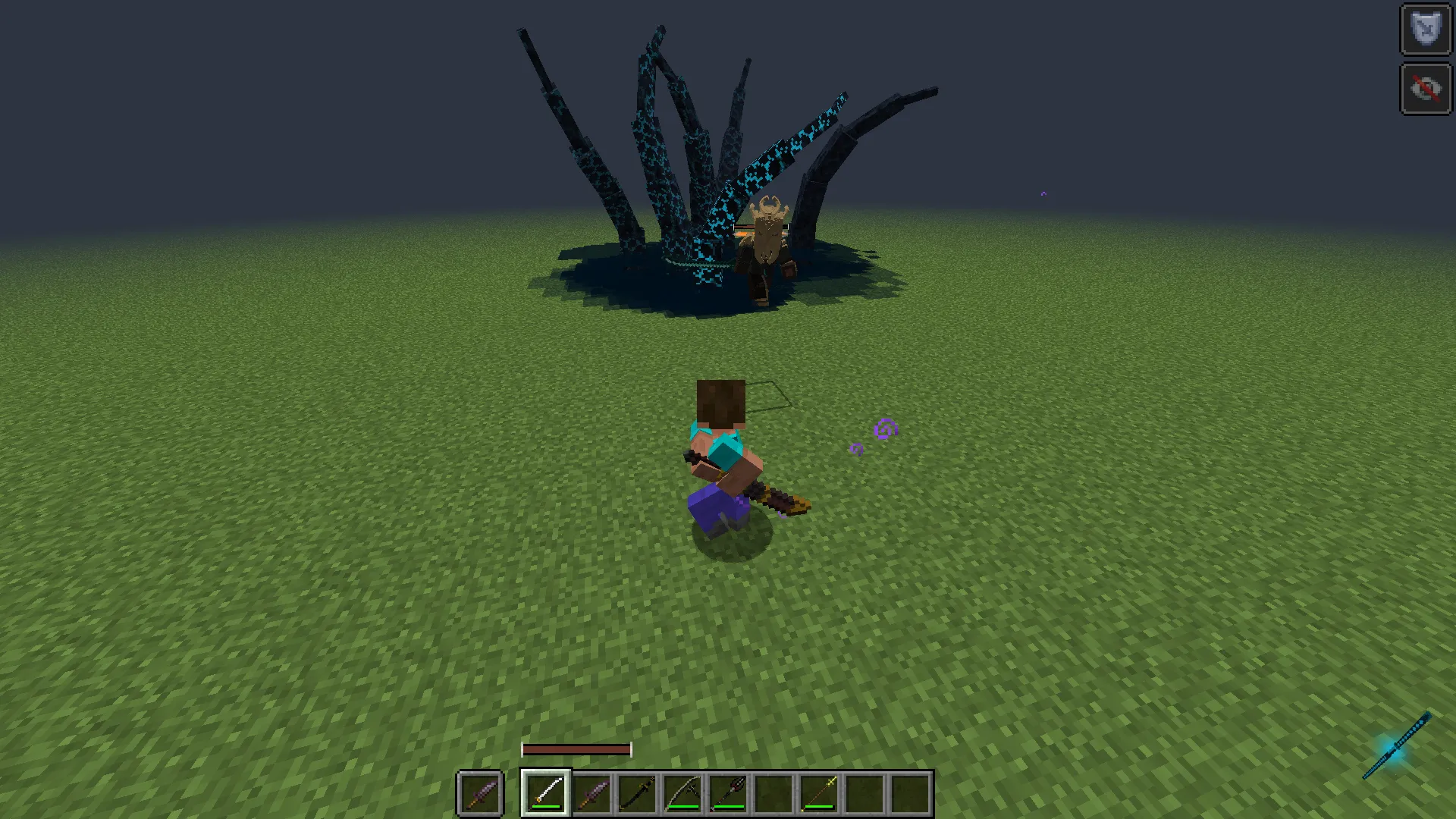Toggle the Epic Fight battle mode shield icon

click(1425, 30)
